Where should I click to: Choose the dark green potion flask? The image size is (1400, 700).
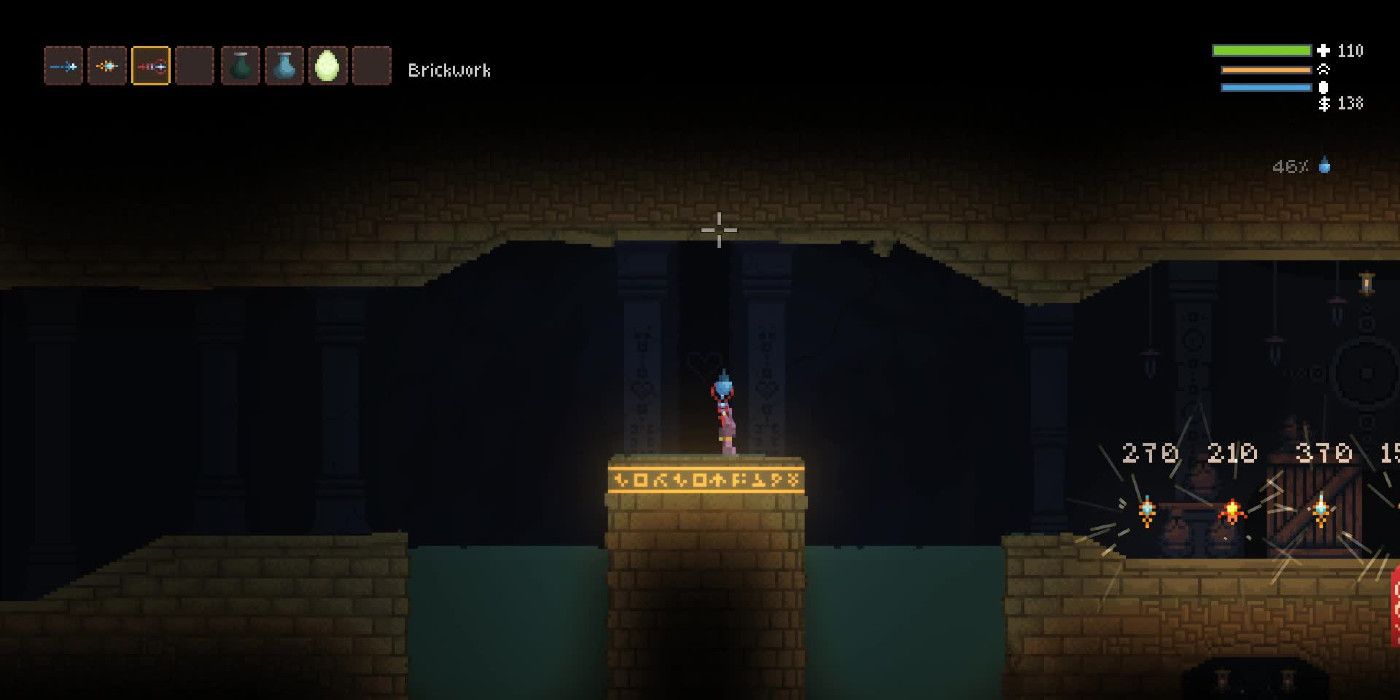[240, 66]
